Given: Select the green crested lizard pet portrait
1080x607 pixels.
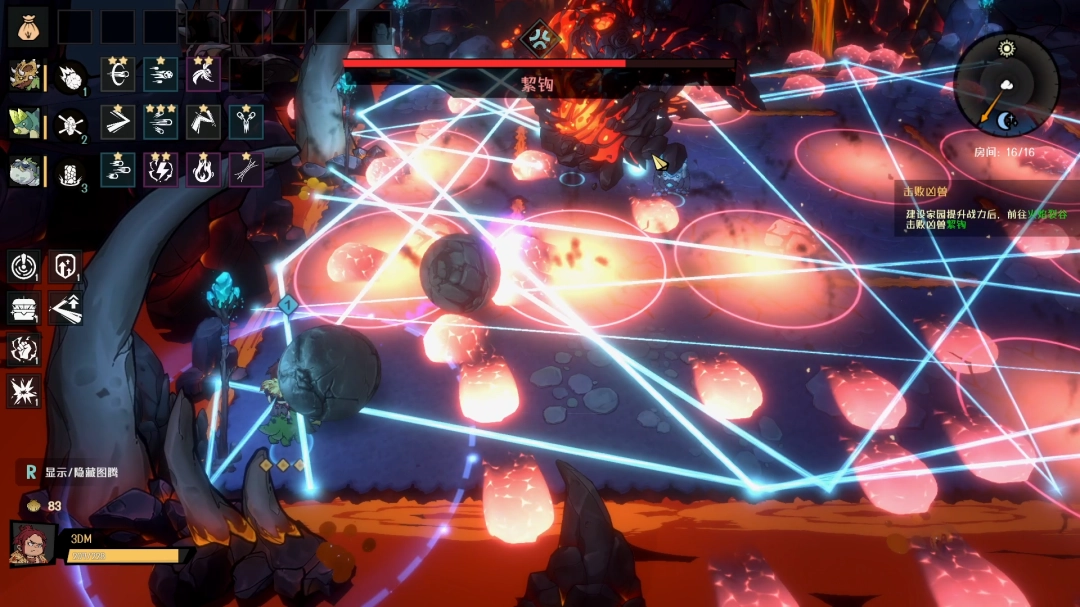Looking at the screenshot, I should click(x=24, y=122).
